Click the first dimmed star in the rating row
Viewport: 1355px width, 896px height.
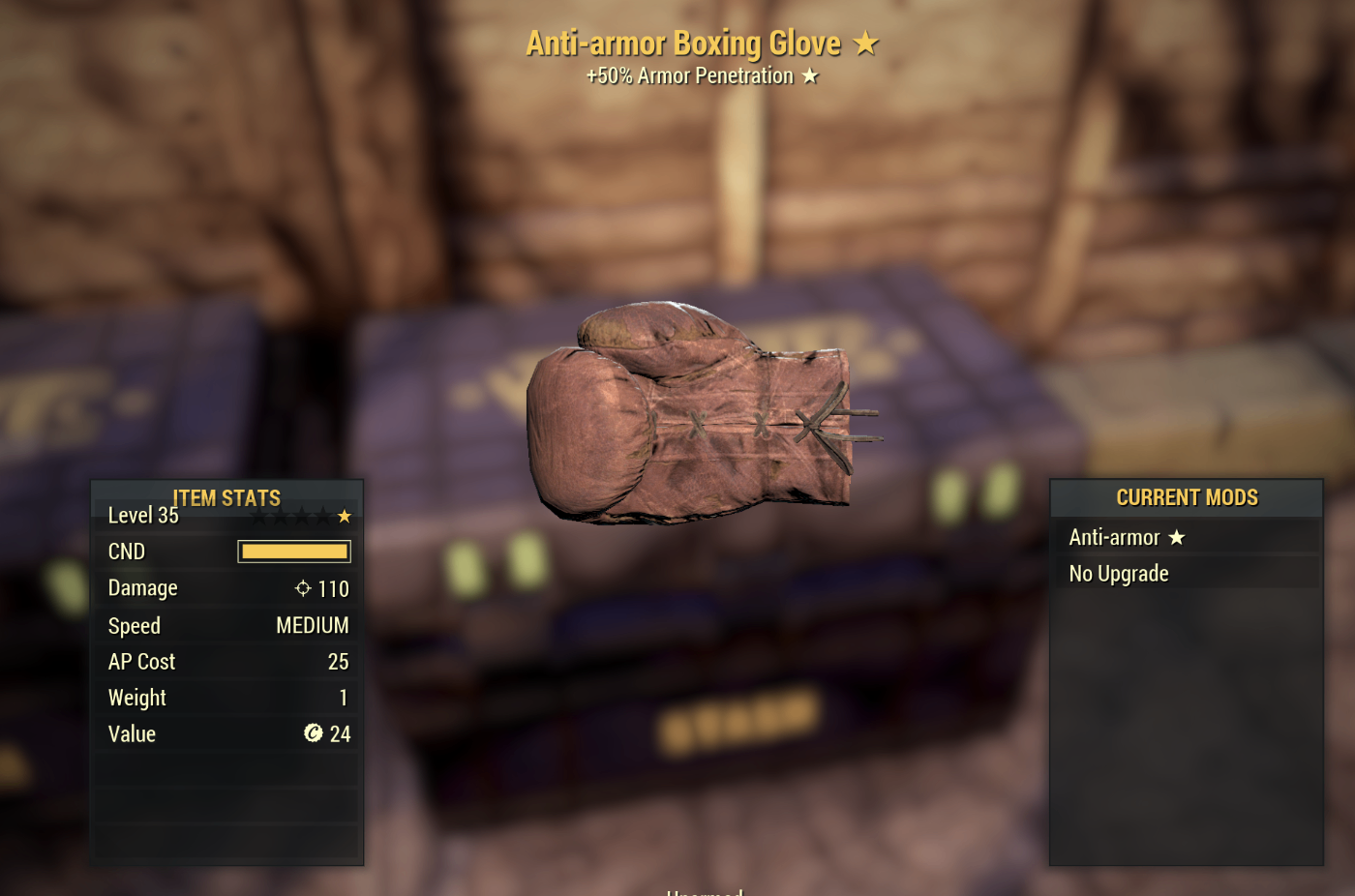(257, 516)
